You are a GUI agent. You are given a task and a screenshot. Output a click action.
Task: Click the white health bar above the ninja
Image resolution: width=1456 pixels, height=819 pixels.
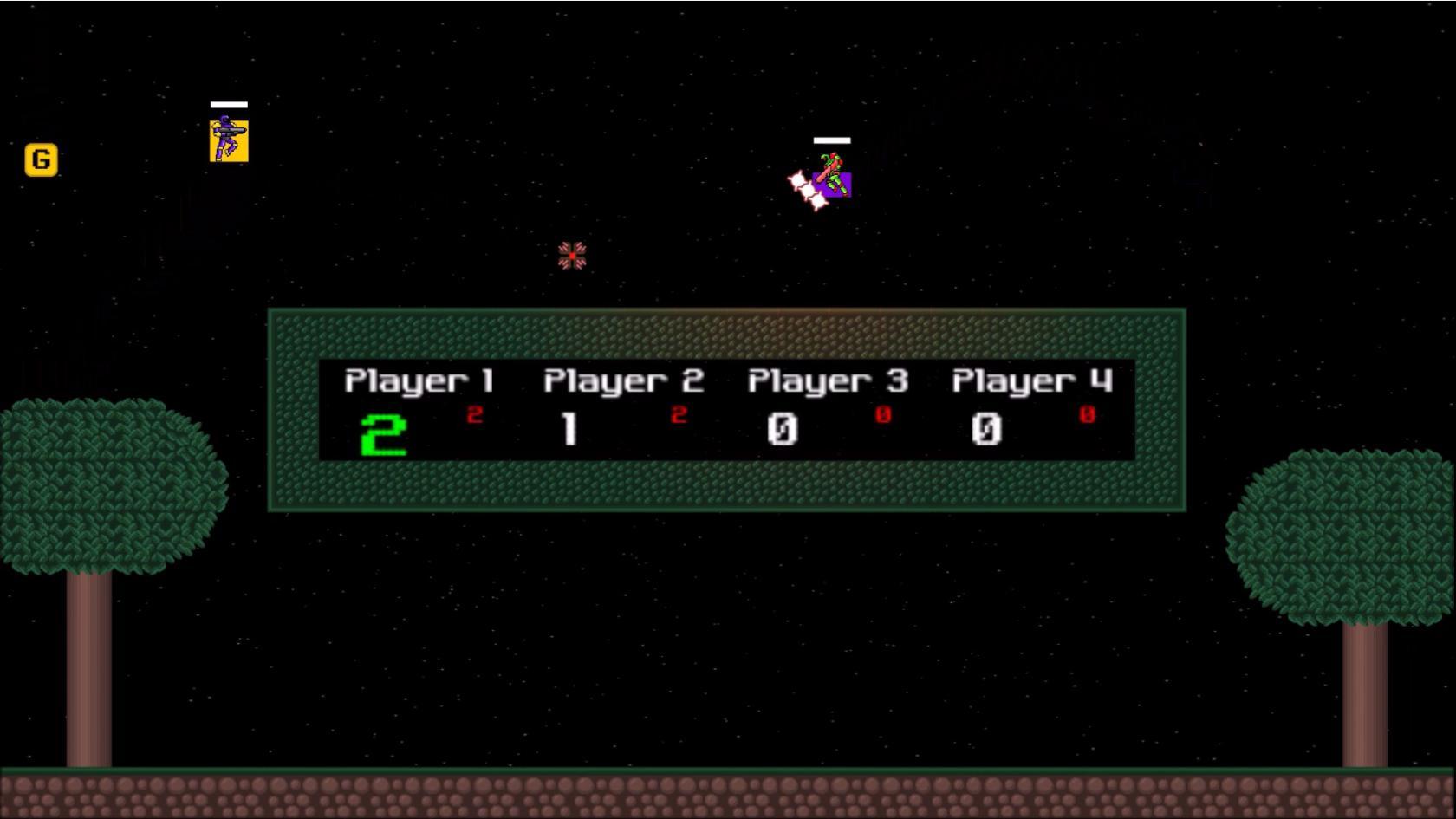[227, 103]
